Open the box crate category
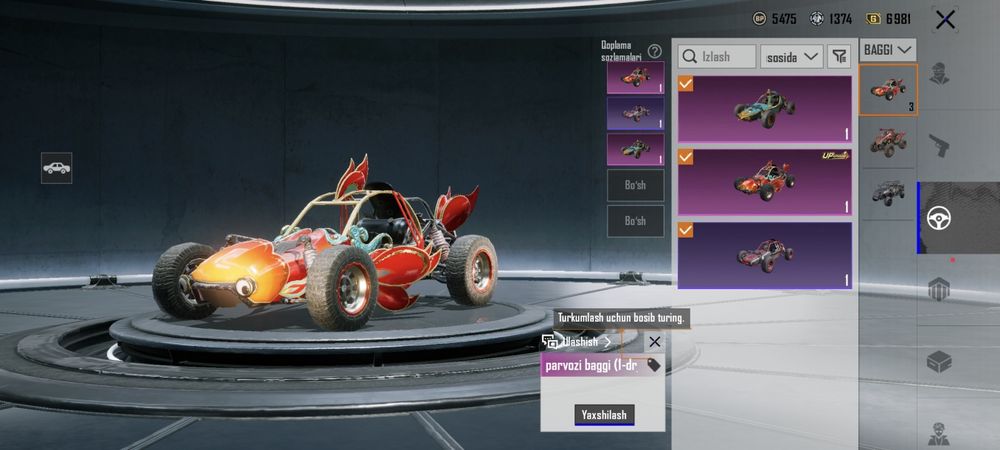The height and width of the screenshot is (450, 1000). pos(939,361)
